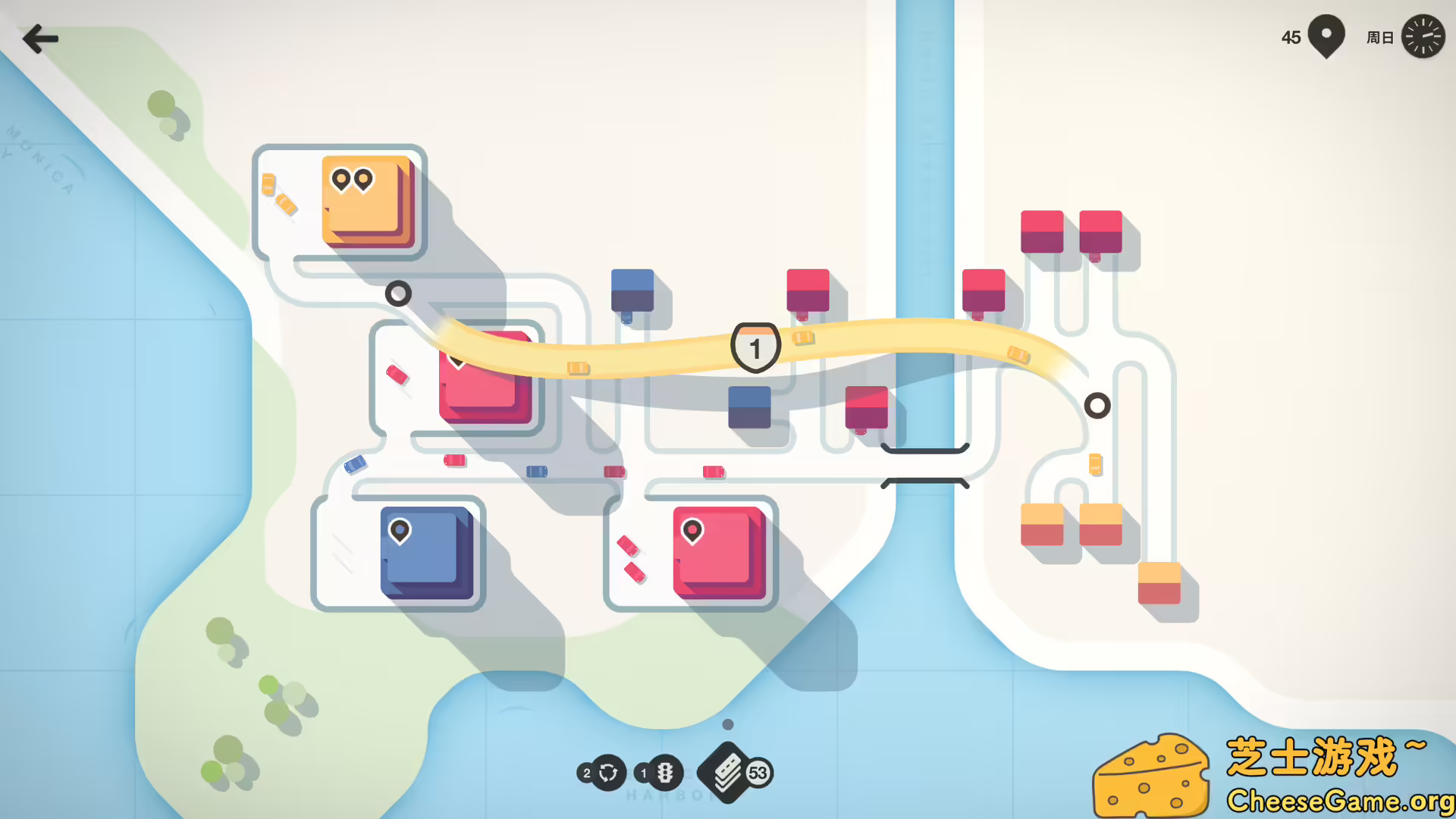This screenshot has height=819, width=1456.
Task: Click the count badge on the traffic light tool
Action: (x=642, y=773)
